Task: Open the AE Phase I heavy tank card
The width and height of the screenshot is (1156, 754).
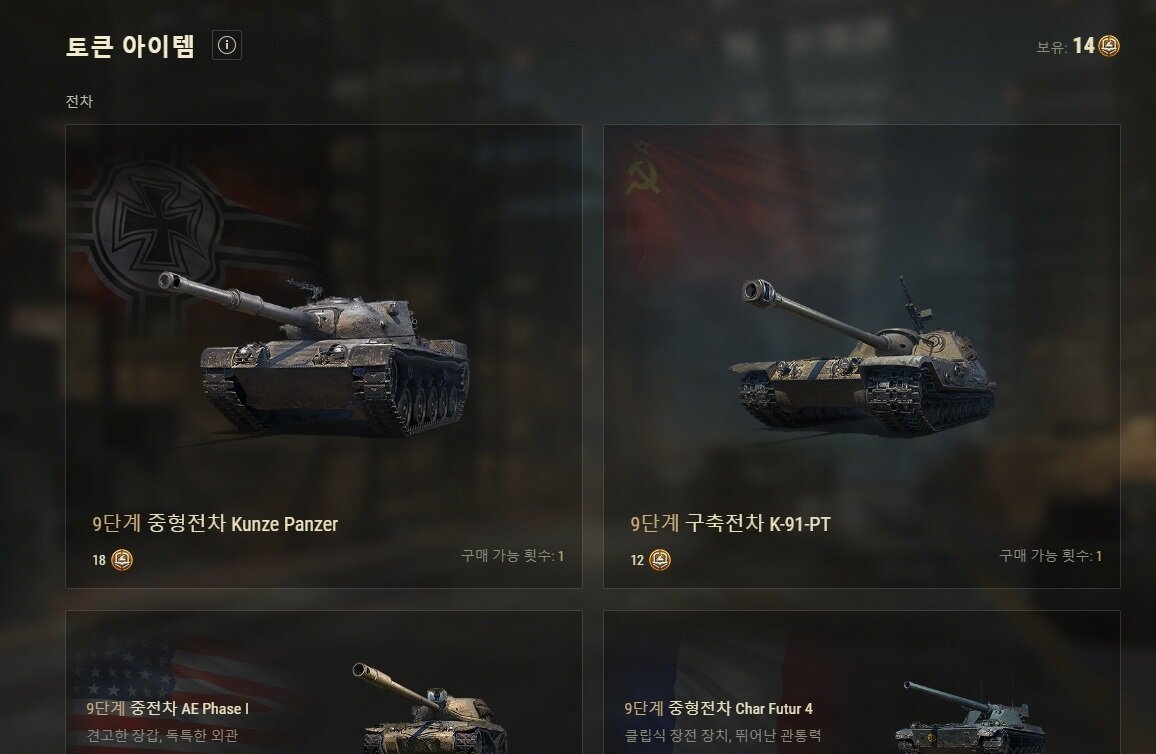Action: (324, 684)
